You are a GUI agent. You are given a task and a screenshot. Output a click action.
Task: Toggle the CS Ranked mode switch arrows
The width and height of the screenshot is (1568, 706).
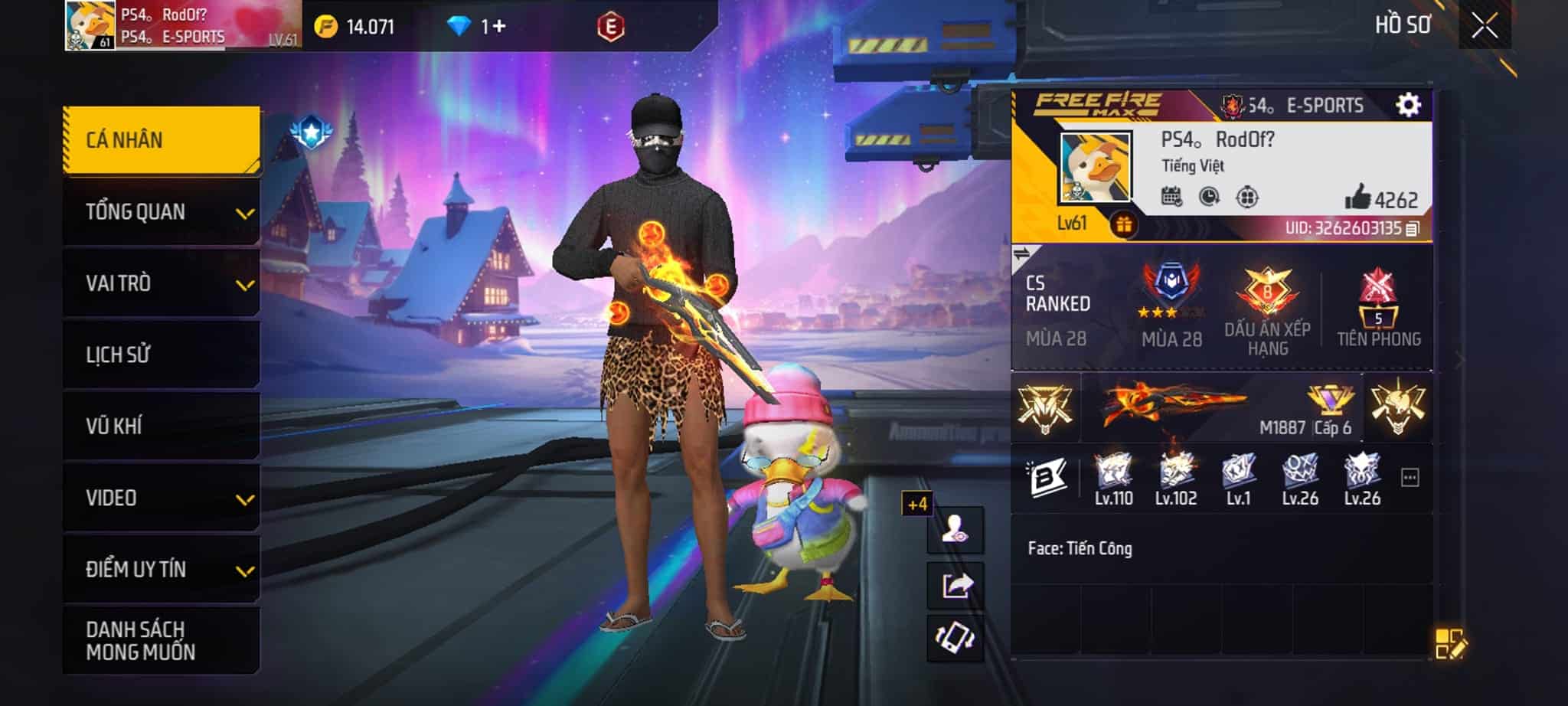pos(1022,253)
